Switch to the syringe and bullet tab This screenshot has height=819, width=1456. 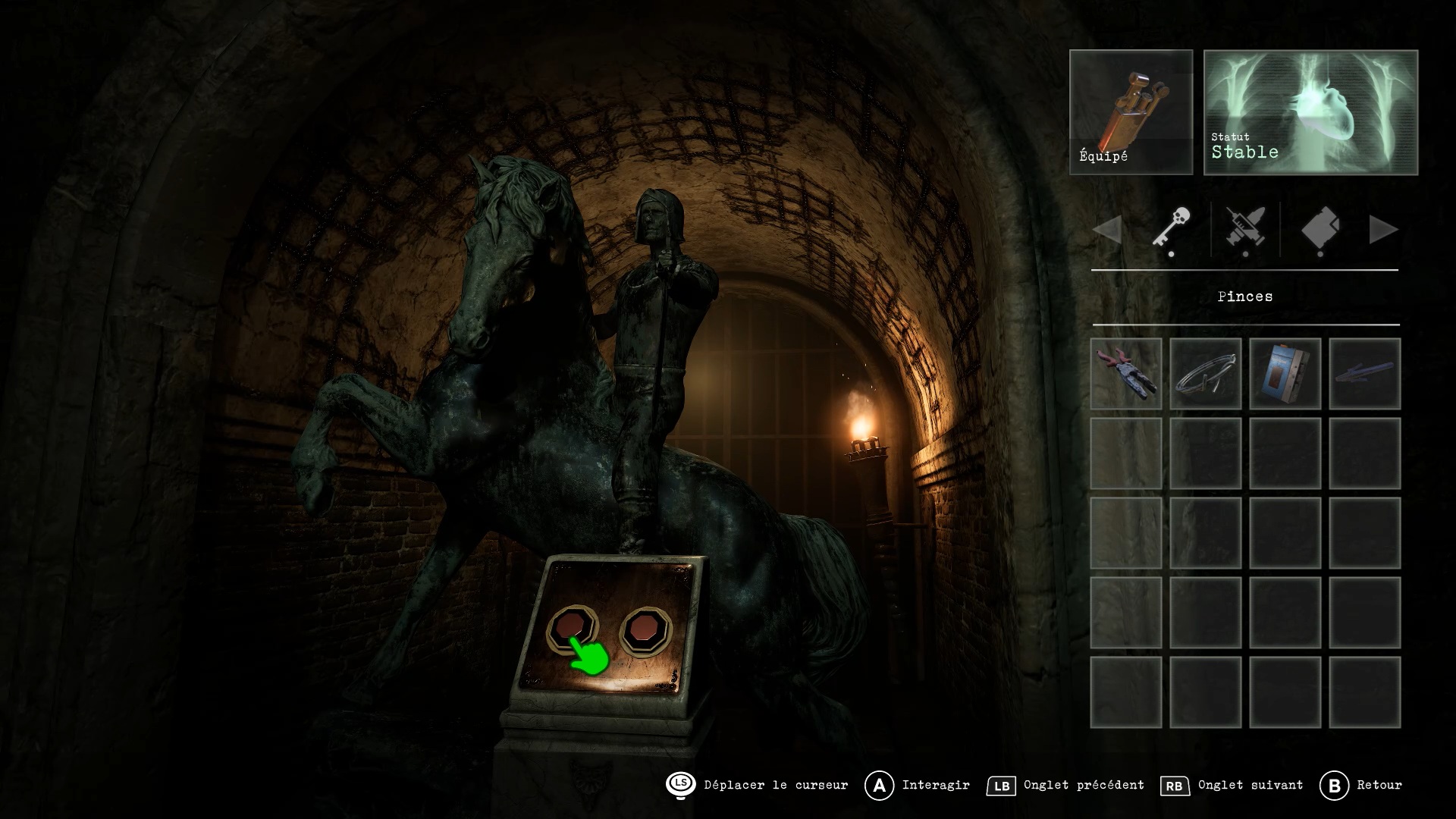[1245, 229]
